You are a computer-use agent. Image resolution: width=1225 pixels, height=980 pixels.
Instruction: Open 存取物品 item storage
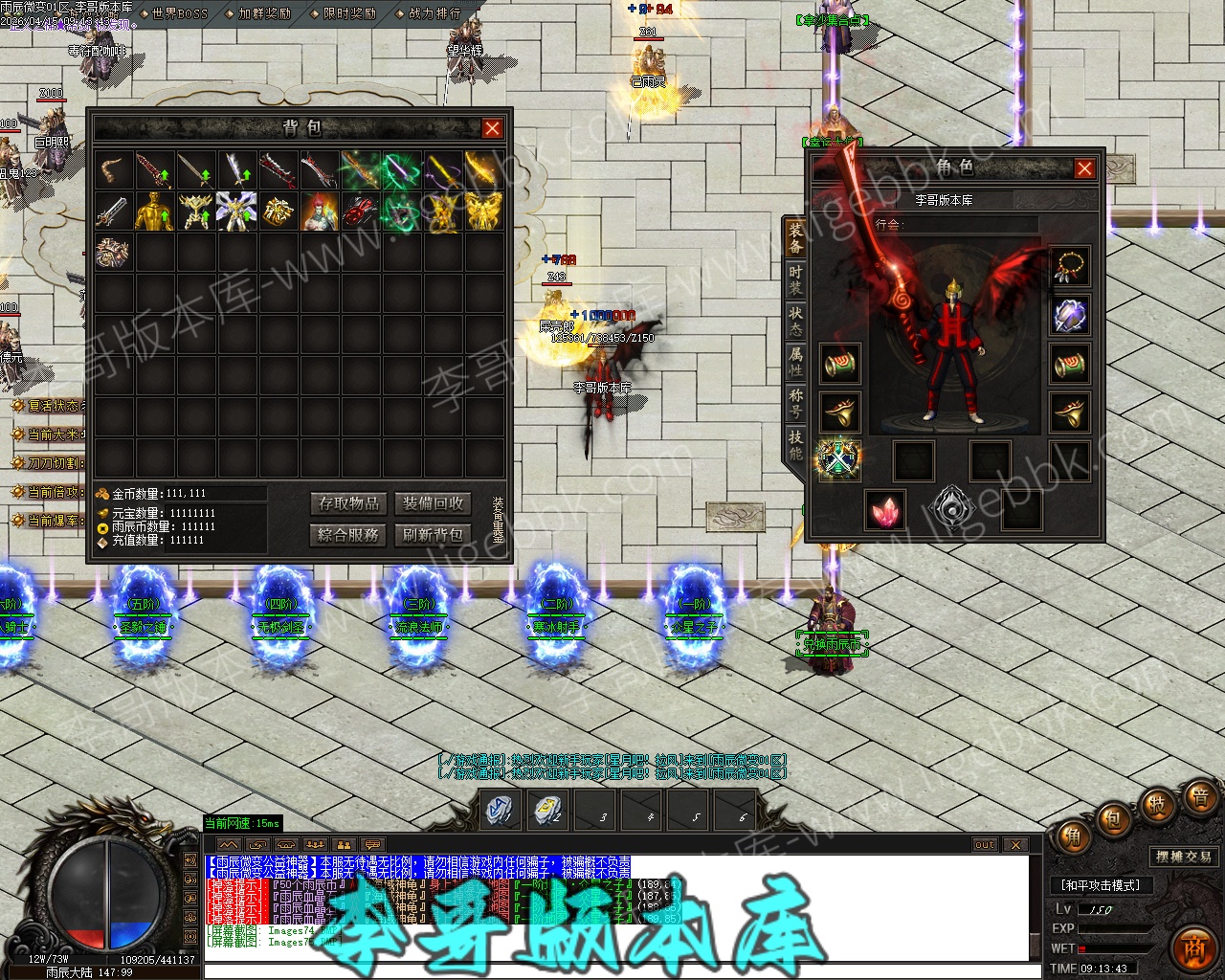coord(349,503)
